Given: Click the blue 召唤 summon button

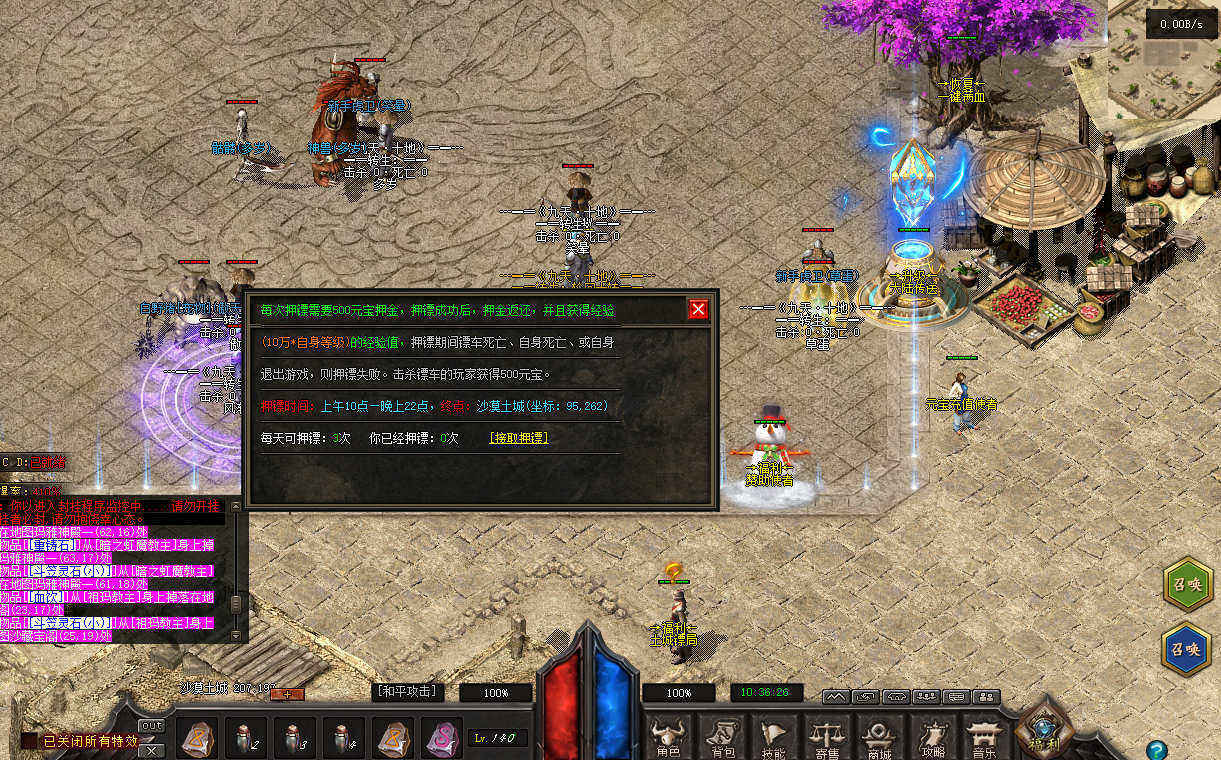Looking at the screenshot, I should tap(1187, 649).
